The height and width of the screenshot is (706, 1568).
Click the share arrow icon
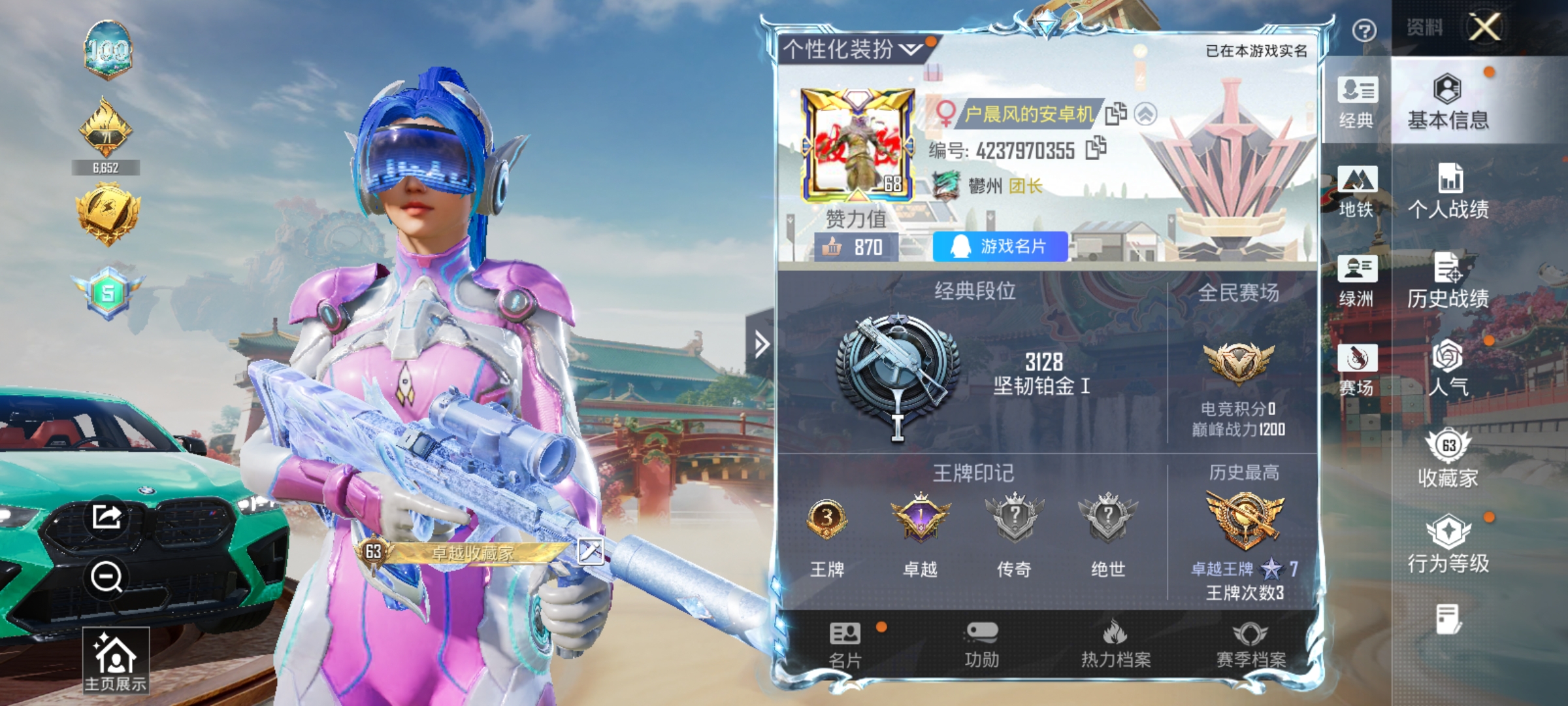(106, 516)
